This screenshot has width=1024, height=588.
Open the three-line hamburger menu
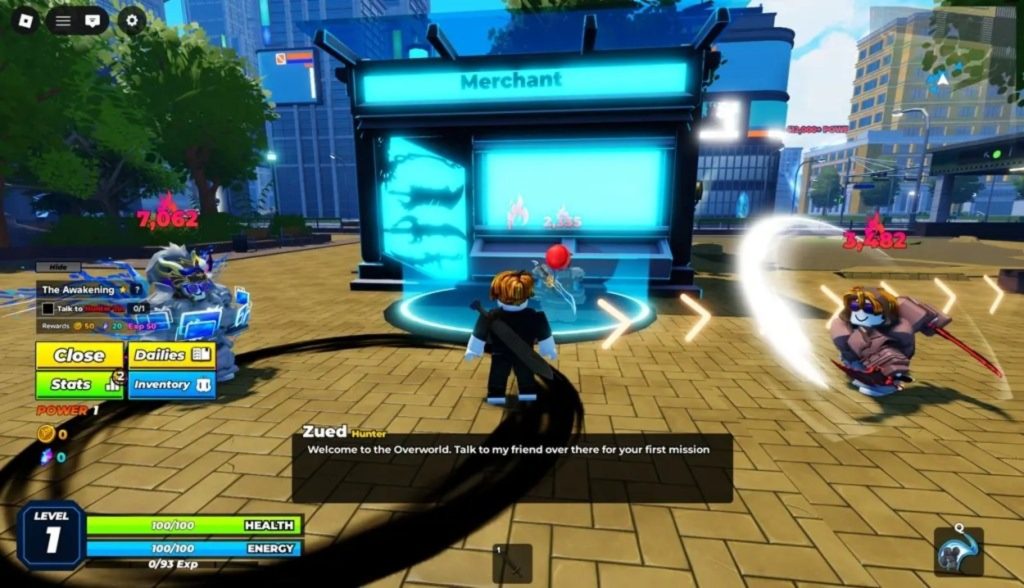pos(62,19)
